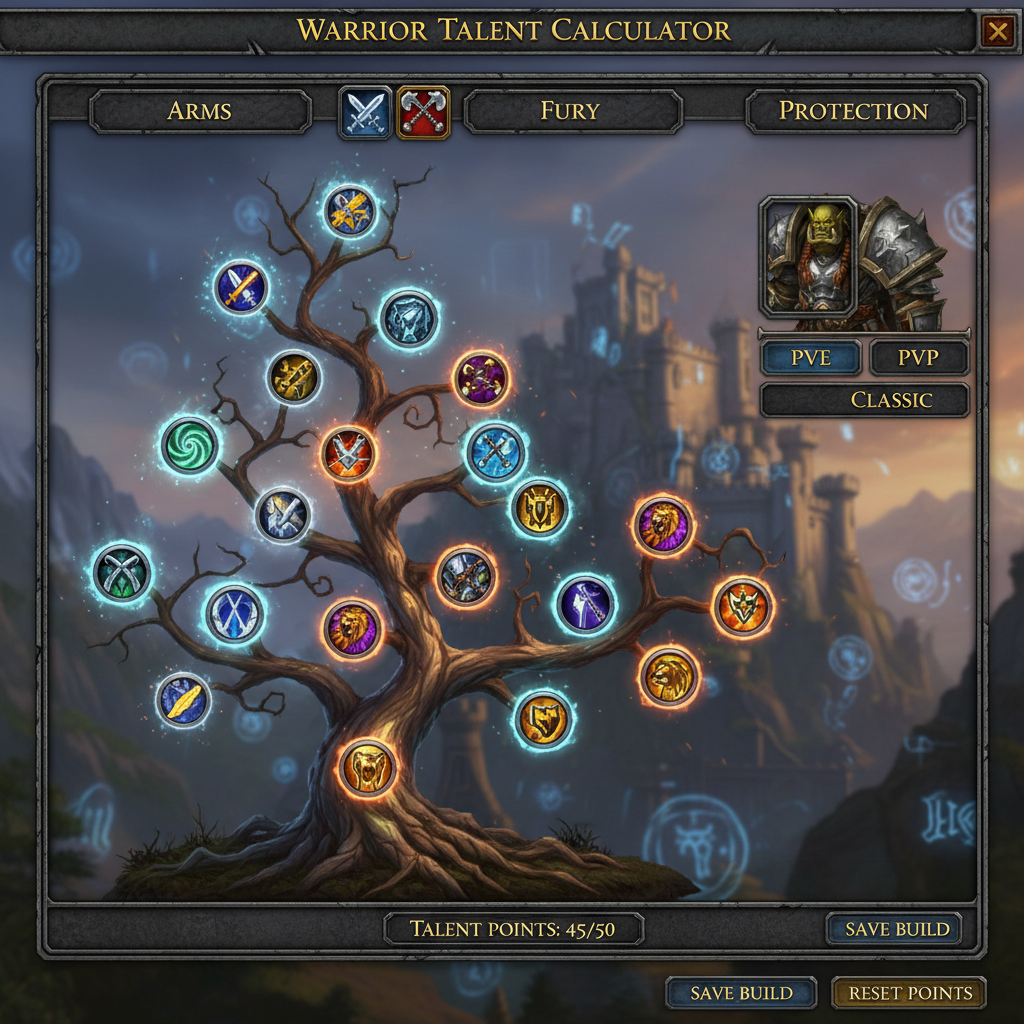Select the green swirl talent node

click(x=189, y=445)
